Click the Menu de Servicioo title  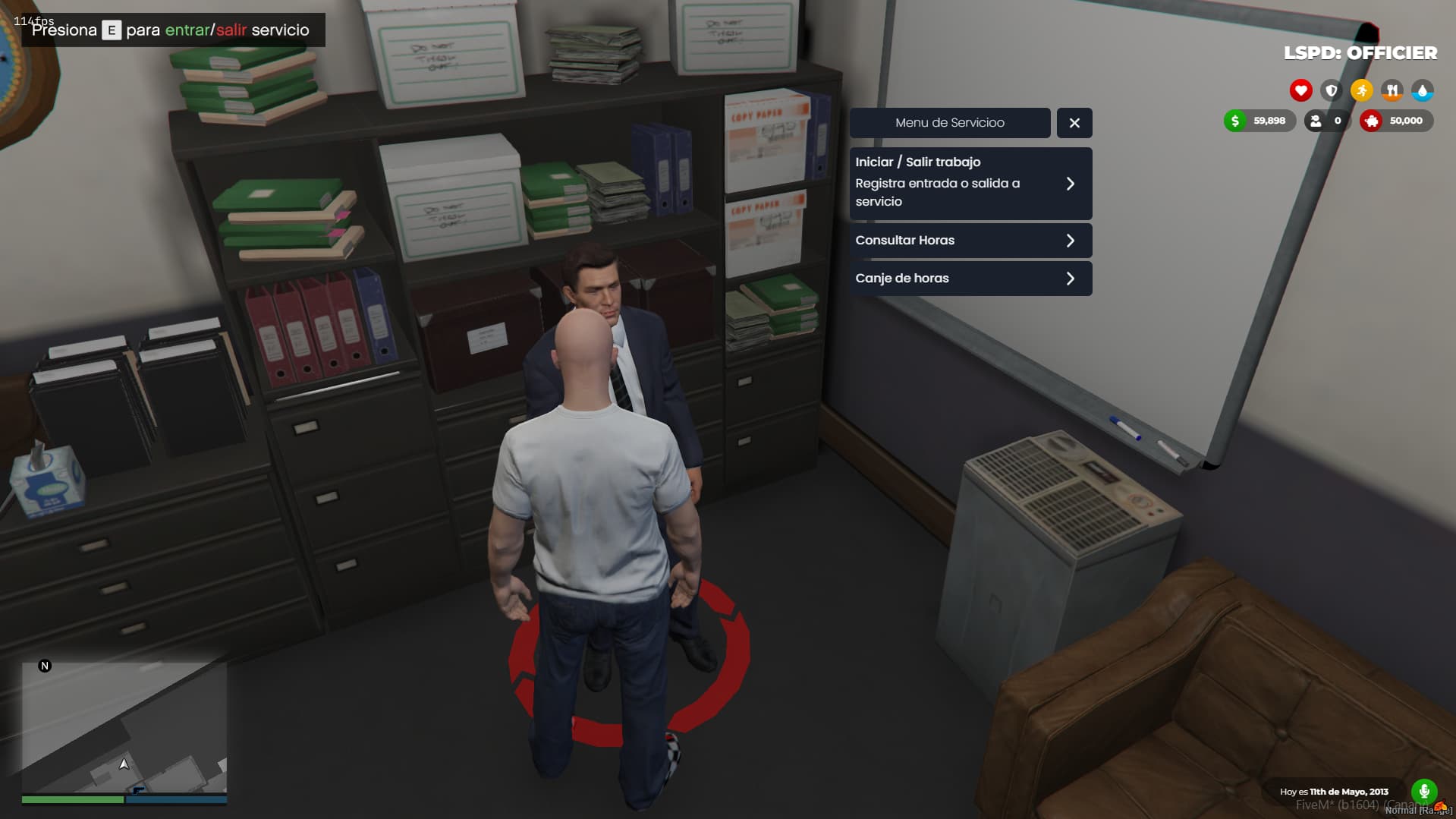point(950,122)
